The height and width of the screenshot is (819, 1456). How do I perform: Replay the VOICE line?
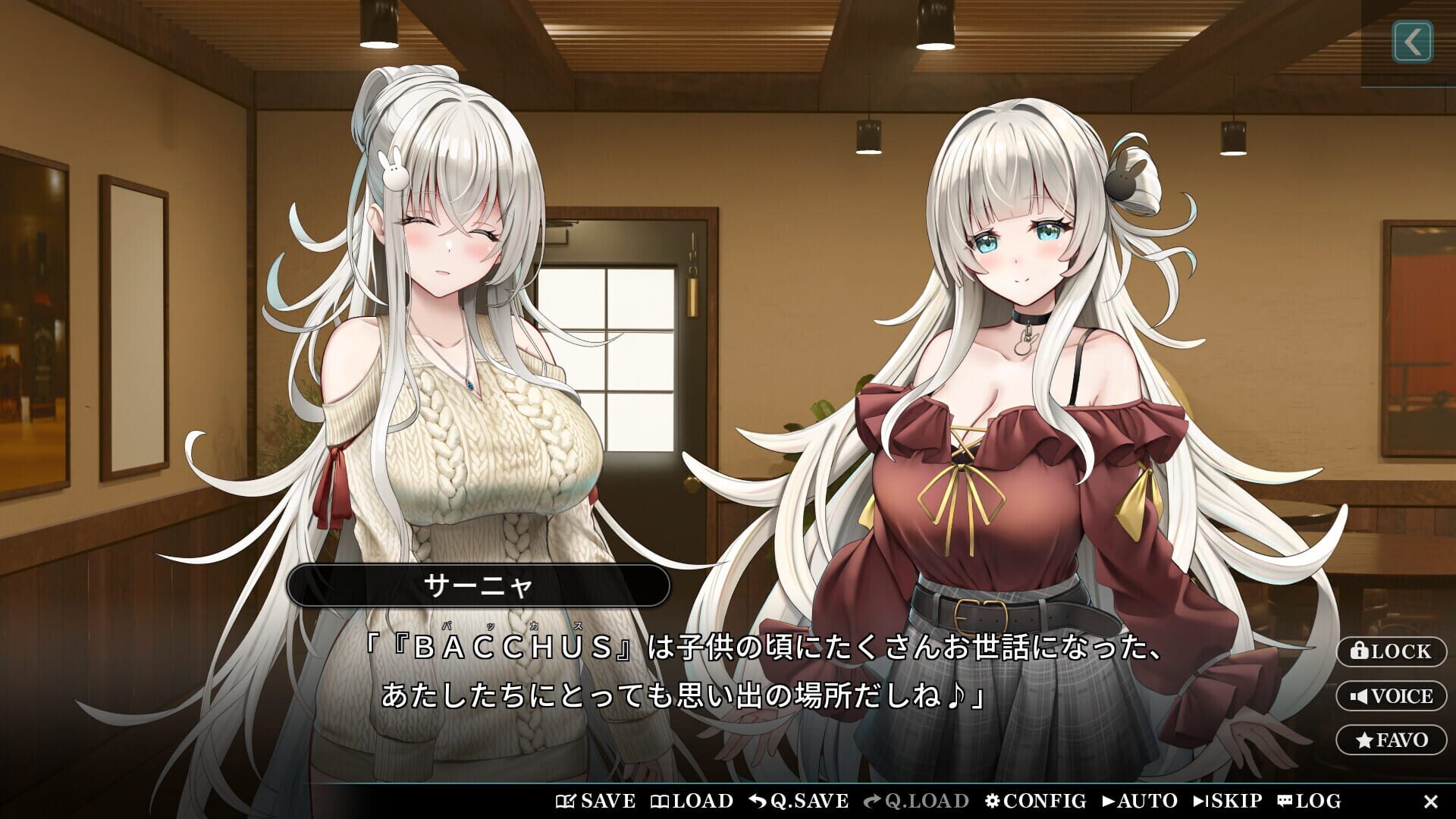point(1394,695)
